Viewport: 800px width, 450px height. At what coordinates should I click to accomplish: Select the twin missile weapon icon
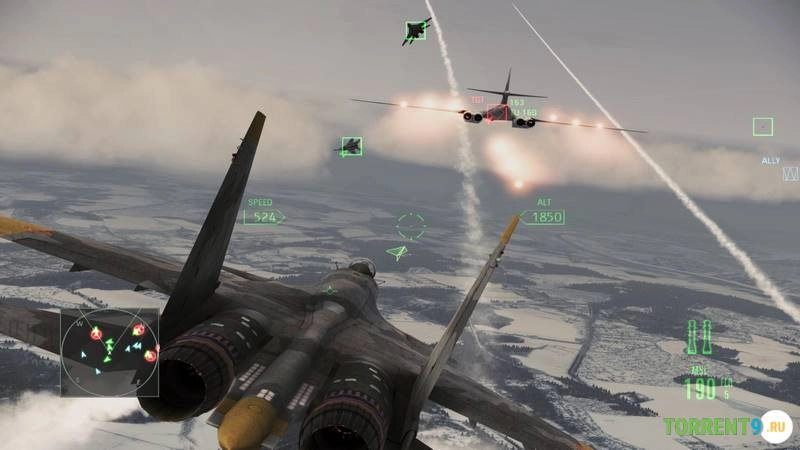700,337
